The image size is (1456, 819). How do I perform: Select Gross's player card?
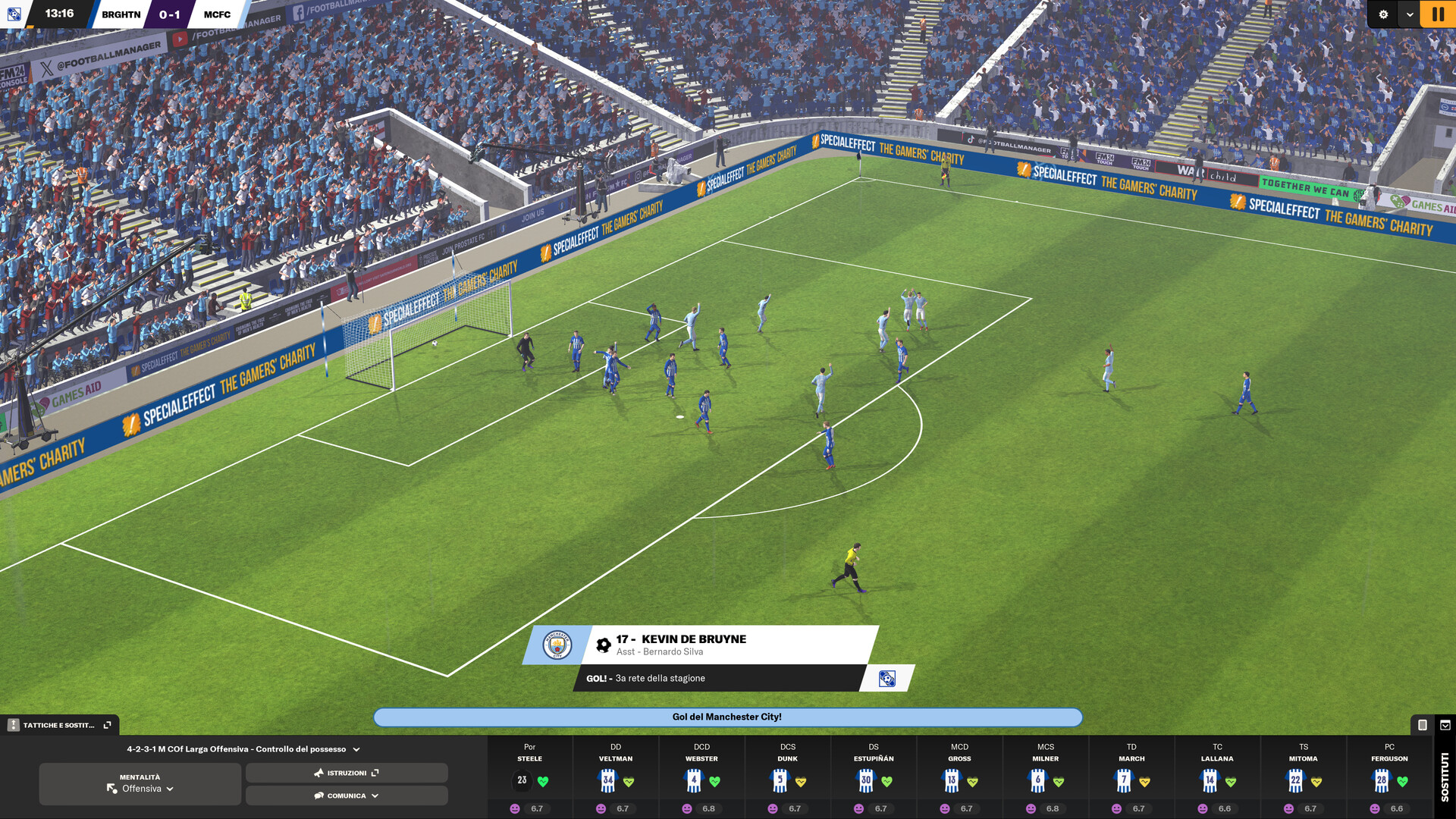959,777
